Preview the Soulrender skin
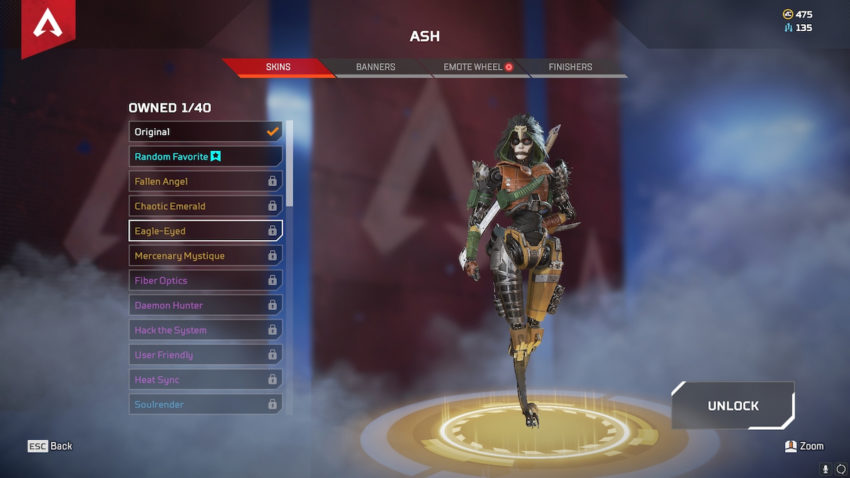Viewport: 850px width, 478px height. click(x=205, y=405)
